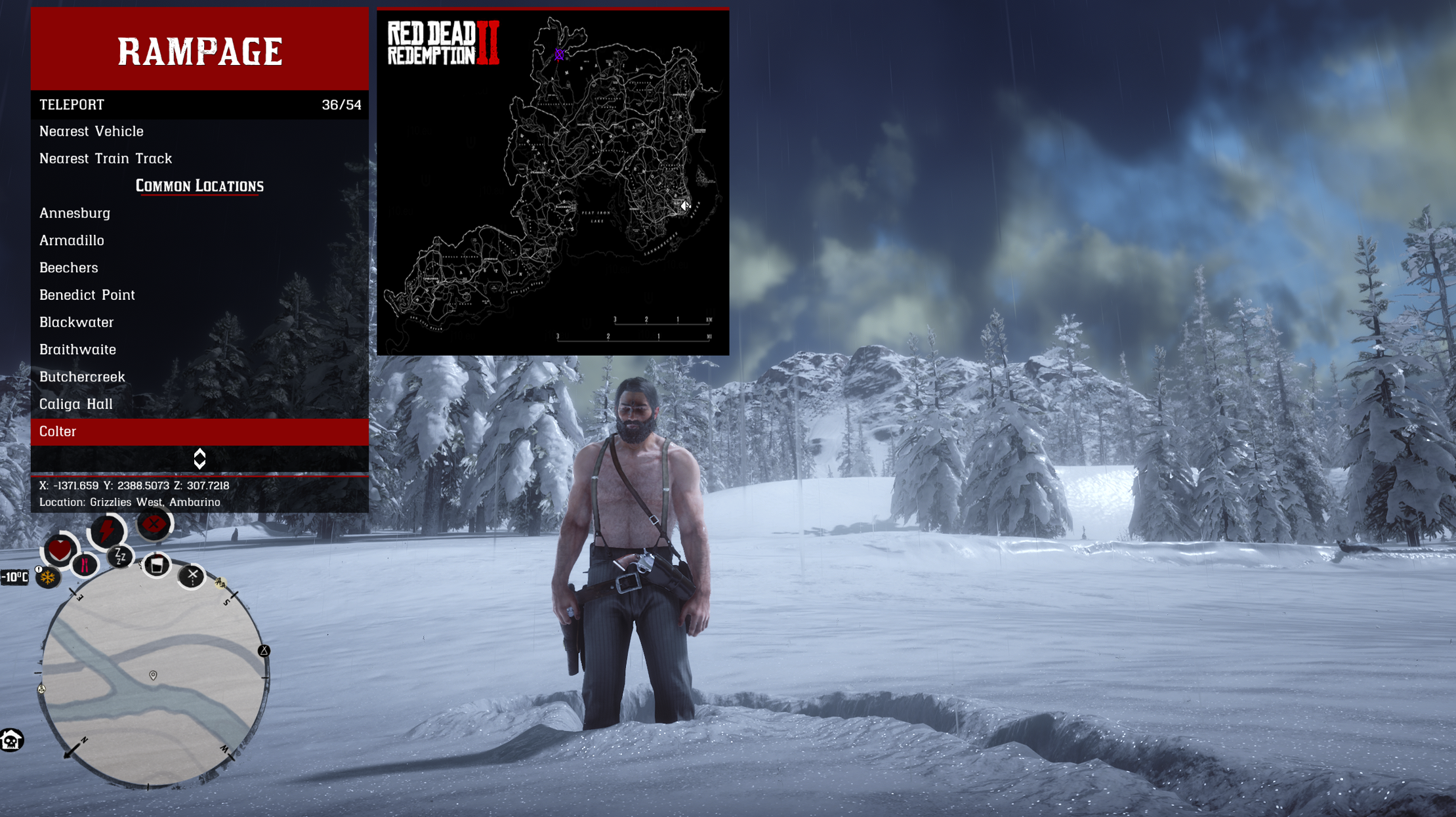This screenshot has width=1456, height=817.
Task: Click the purple location marker on the map preview
Action: [x=559, y=55]
